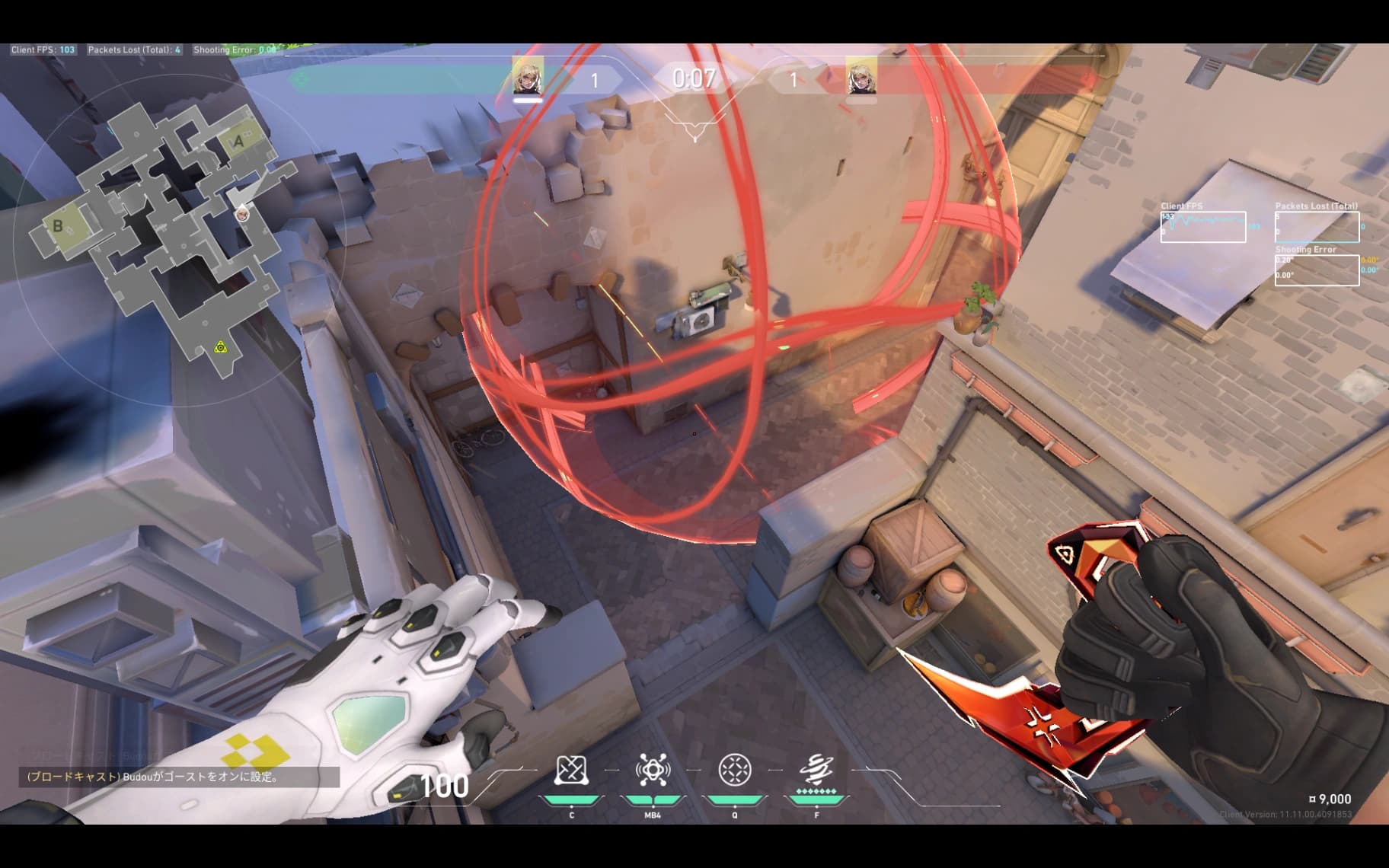Select the yellow spike icon on the minimap
The image size is (1389, 868).
220,348
